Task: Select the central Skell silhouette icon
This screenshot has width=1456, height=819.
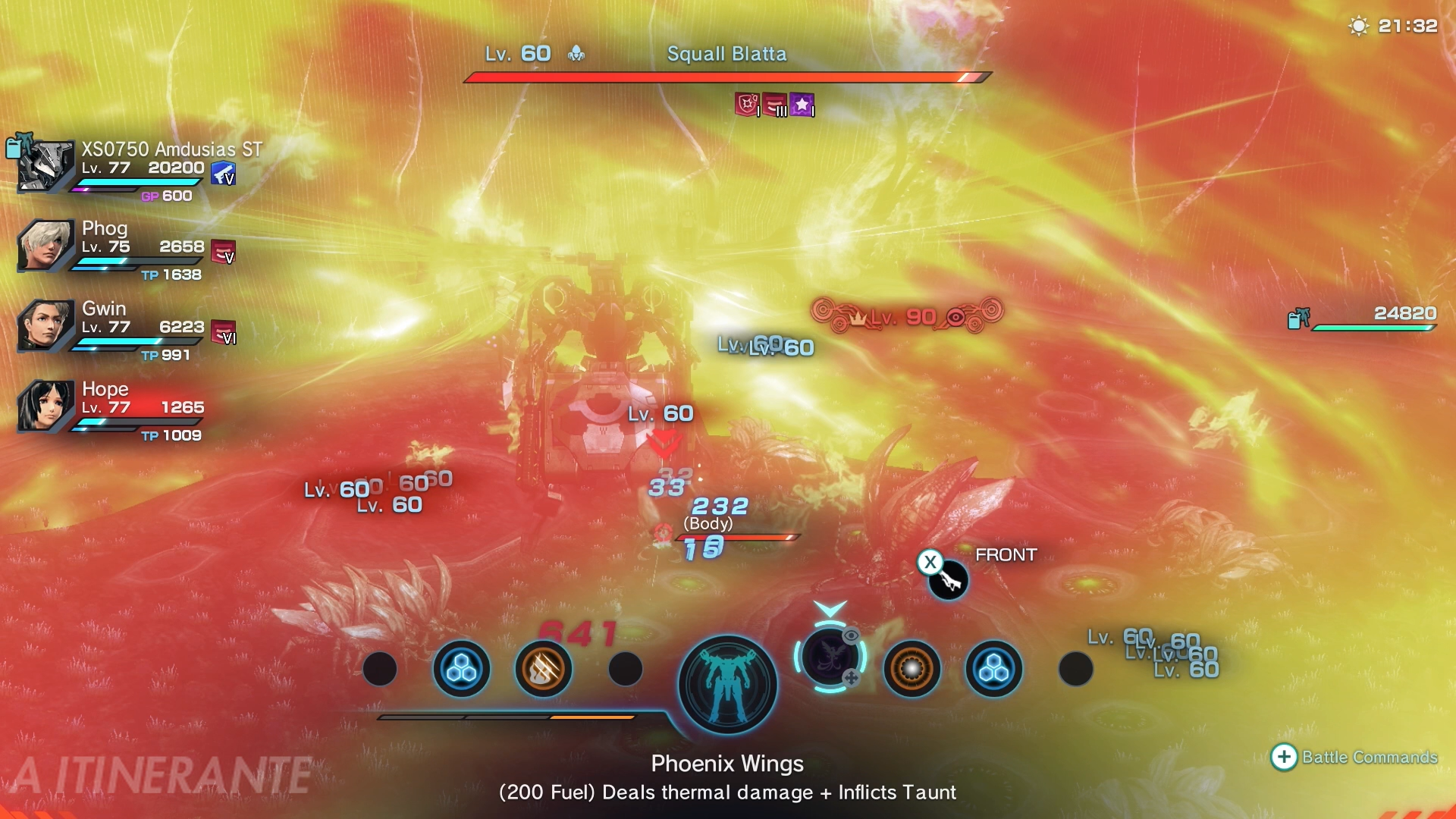Action: (x=727, y=685)
